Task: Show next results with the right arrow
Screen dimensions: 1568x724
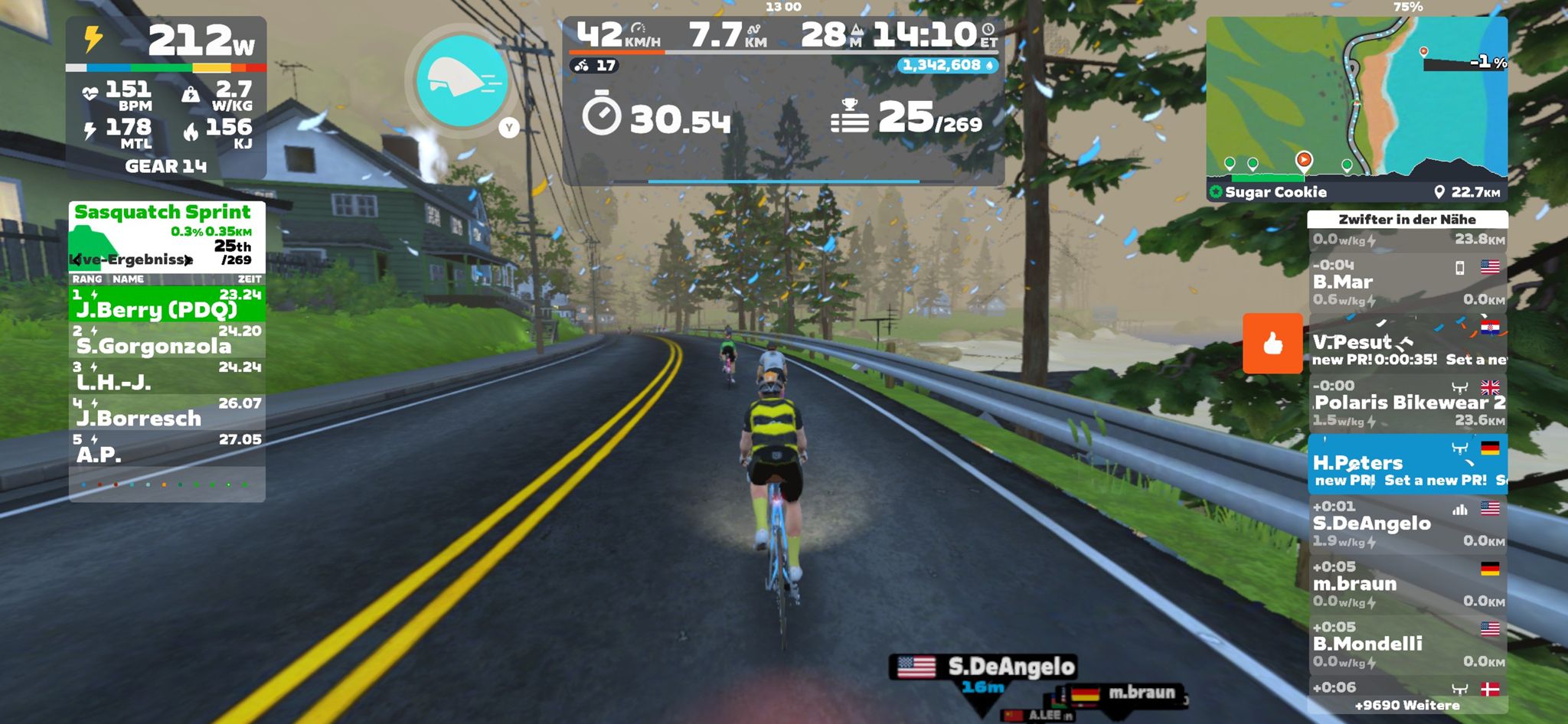Action: pyautogui.click(x=188, y=260)
